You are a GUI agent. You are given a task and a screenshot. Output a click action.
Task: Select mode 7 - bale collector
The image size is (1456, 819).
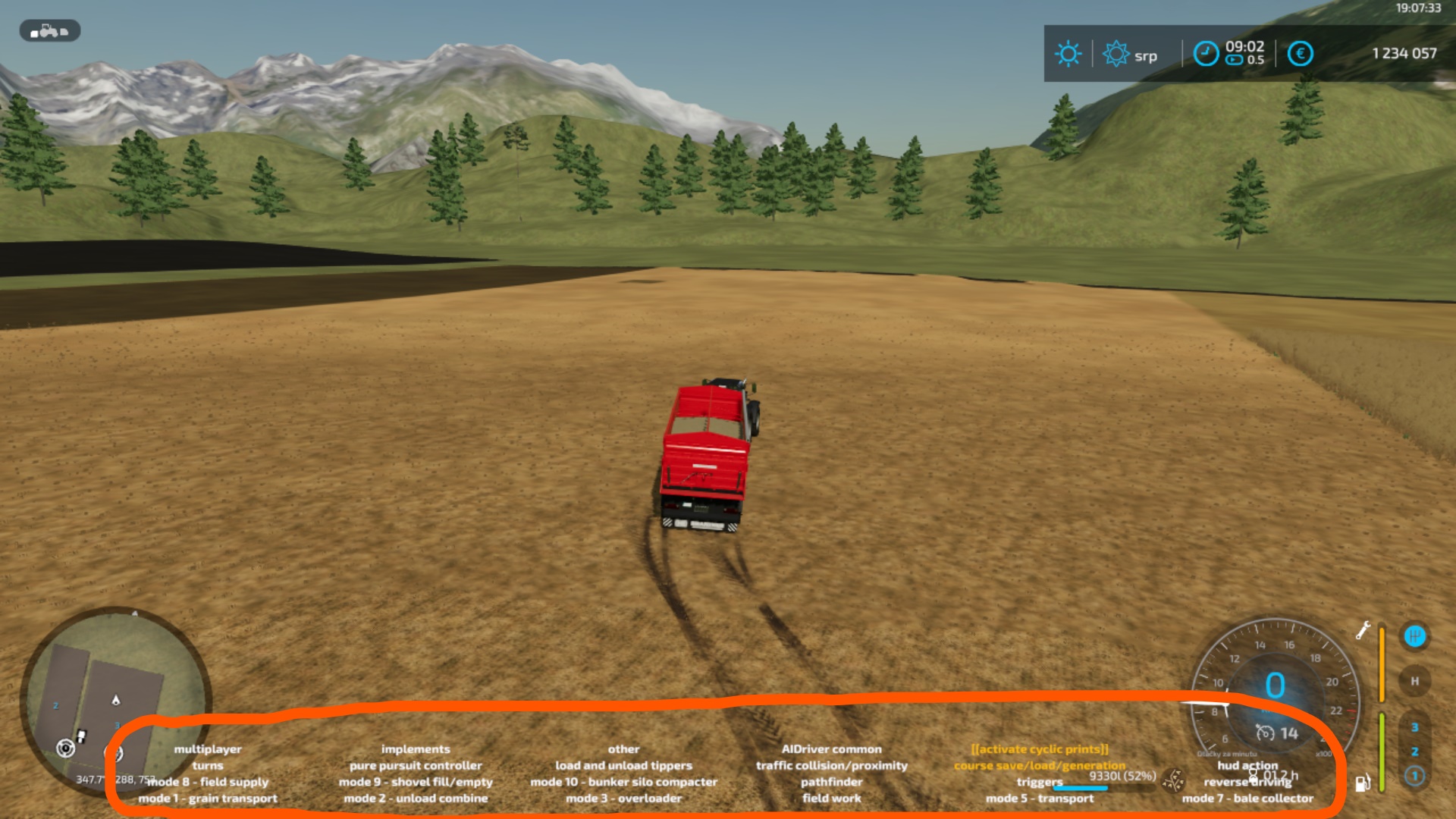(x=1247, y=799)
